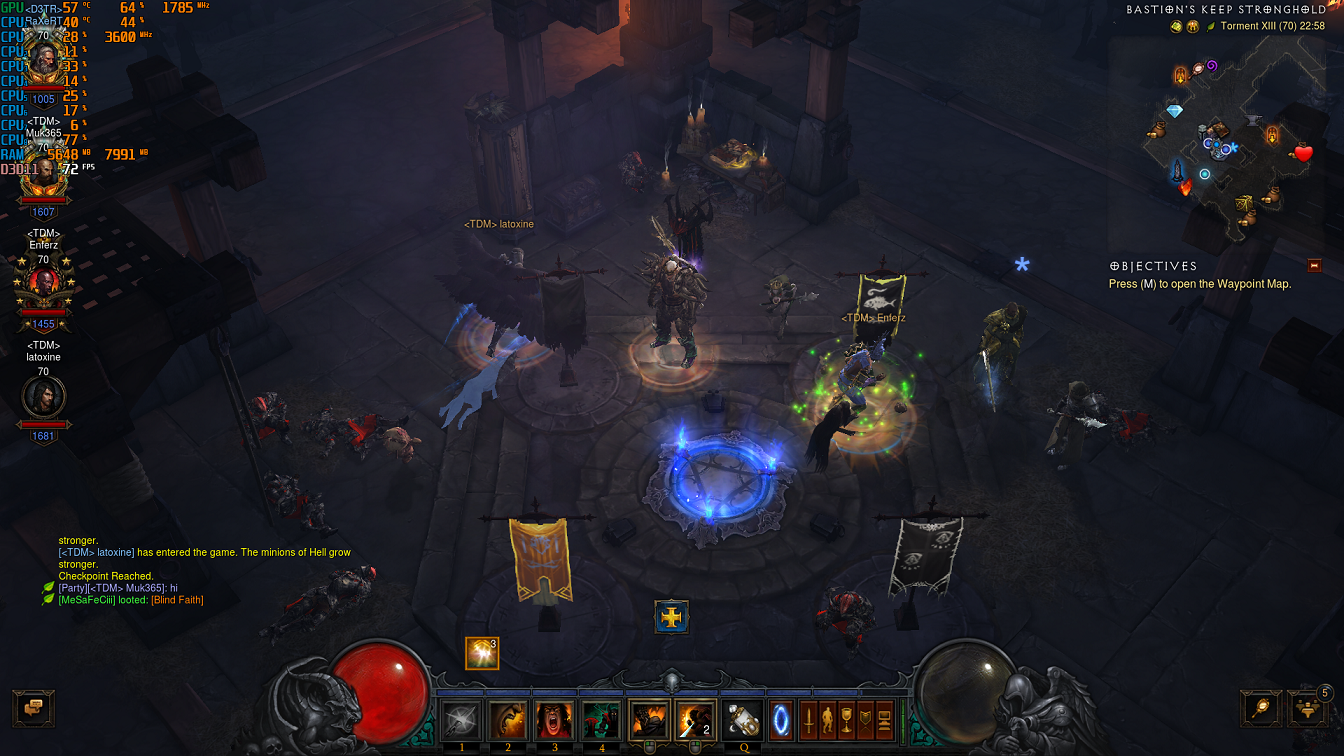This screenshot has height=756, width=1344.
Task: Click the glowing buff icon above hotbar
Action: coord(482,653)
